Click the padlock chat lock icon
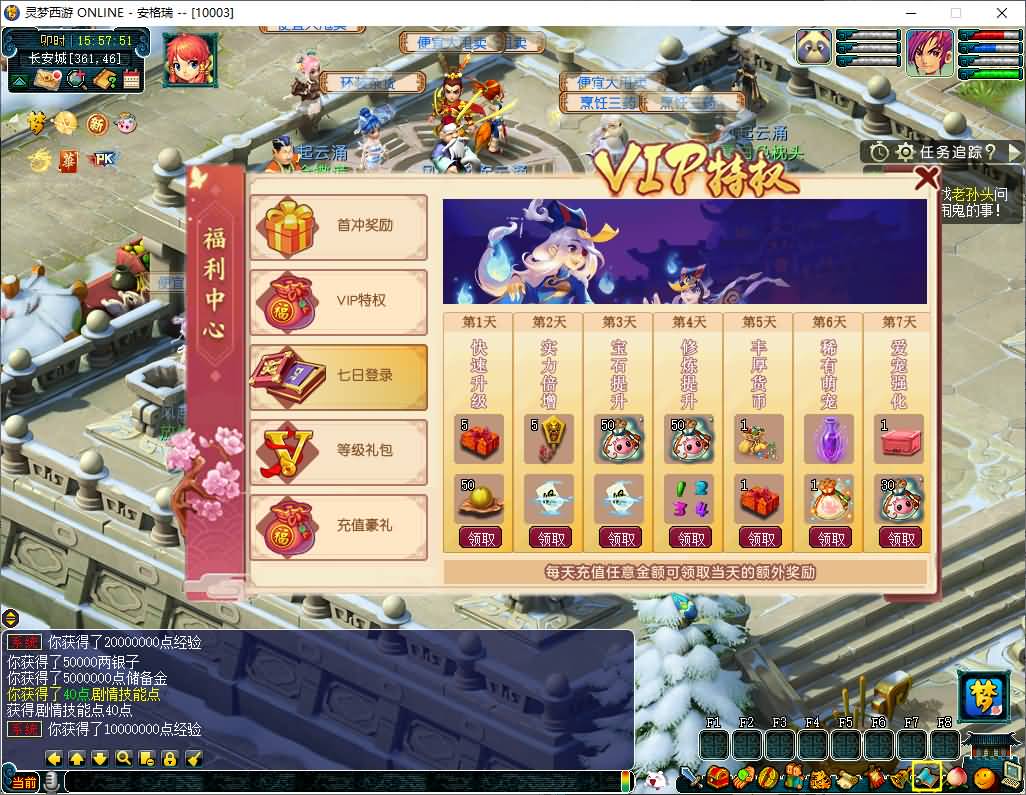This screenshot has height=795, width=1026. point(169,759)
